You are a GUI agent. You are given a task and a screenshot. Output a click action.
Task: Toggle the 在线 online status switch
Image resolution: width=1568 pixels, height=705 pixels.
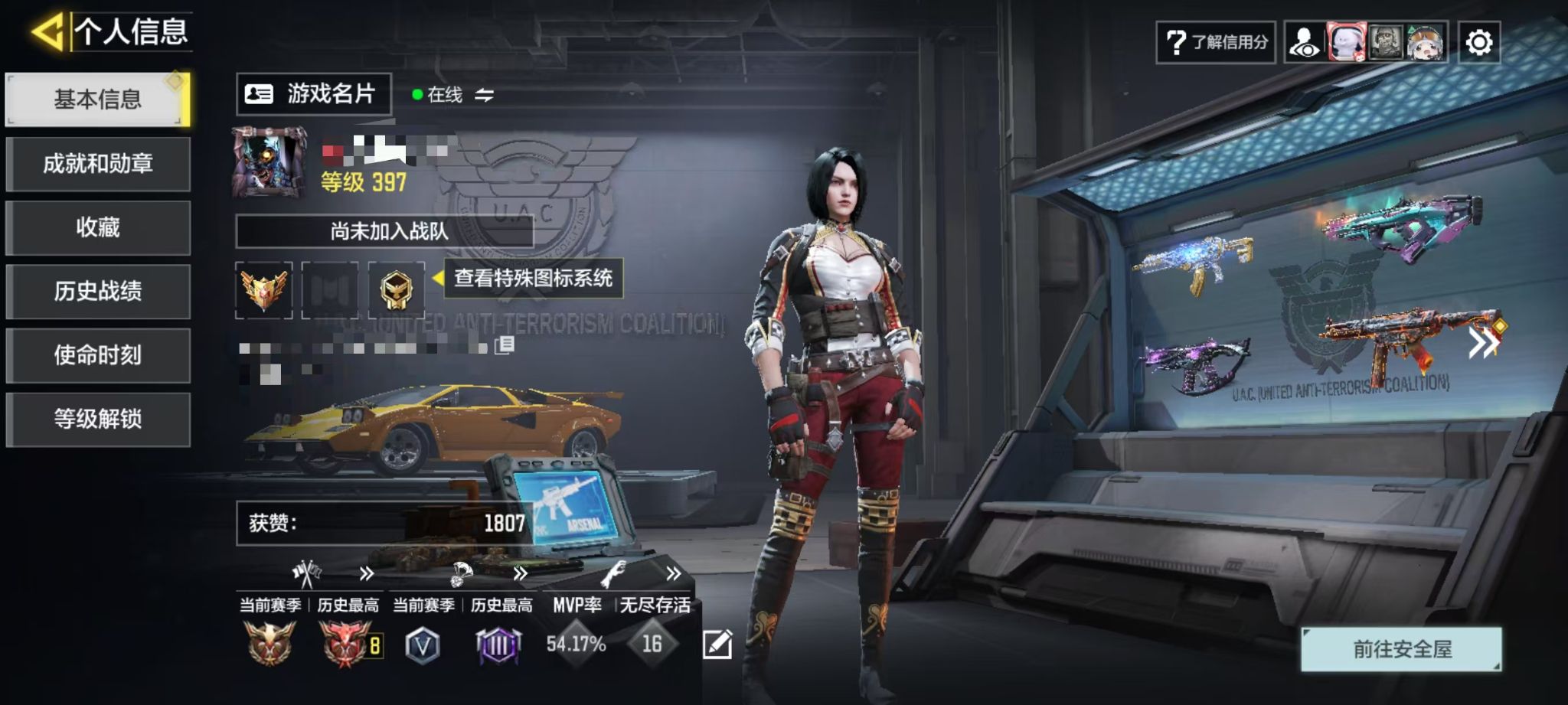point(484,95)
